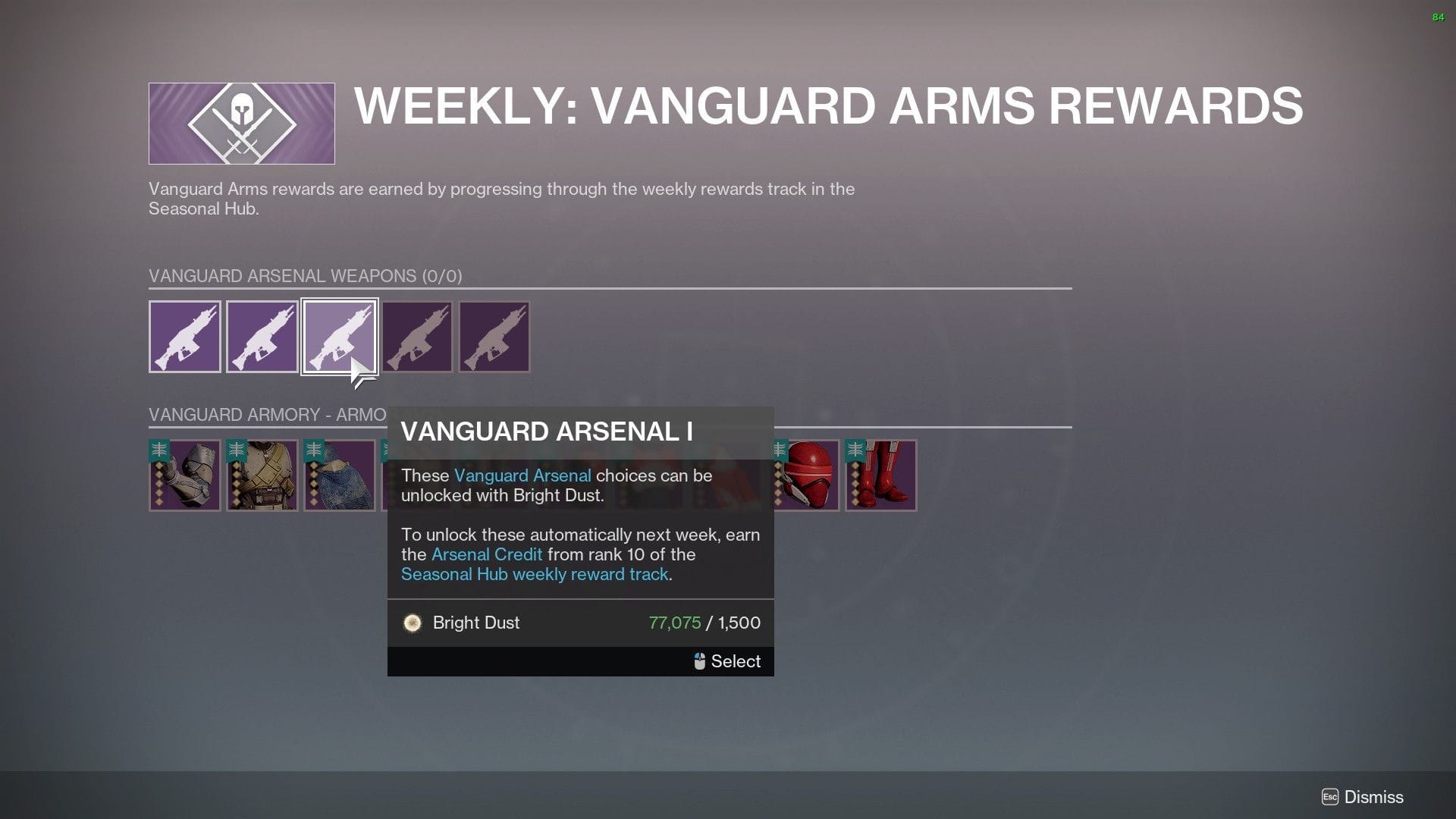1456x819 pixels.
Task: Open the Arsenal Credit link
Action: pos(486,554)
